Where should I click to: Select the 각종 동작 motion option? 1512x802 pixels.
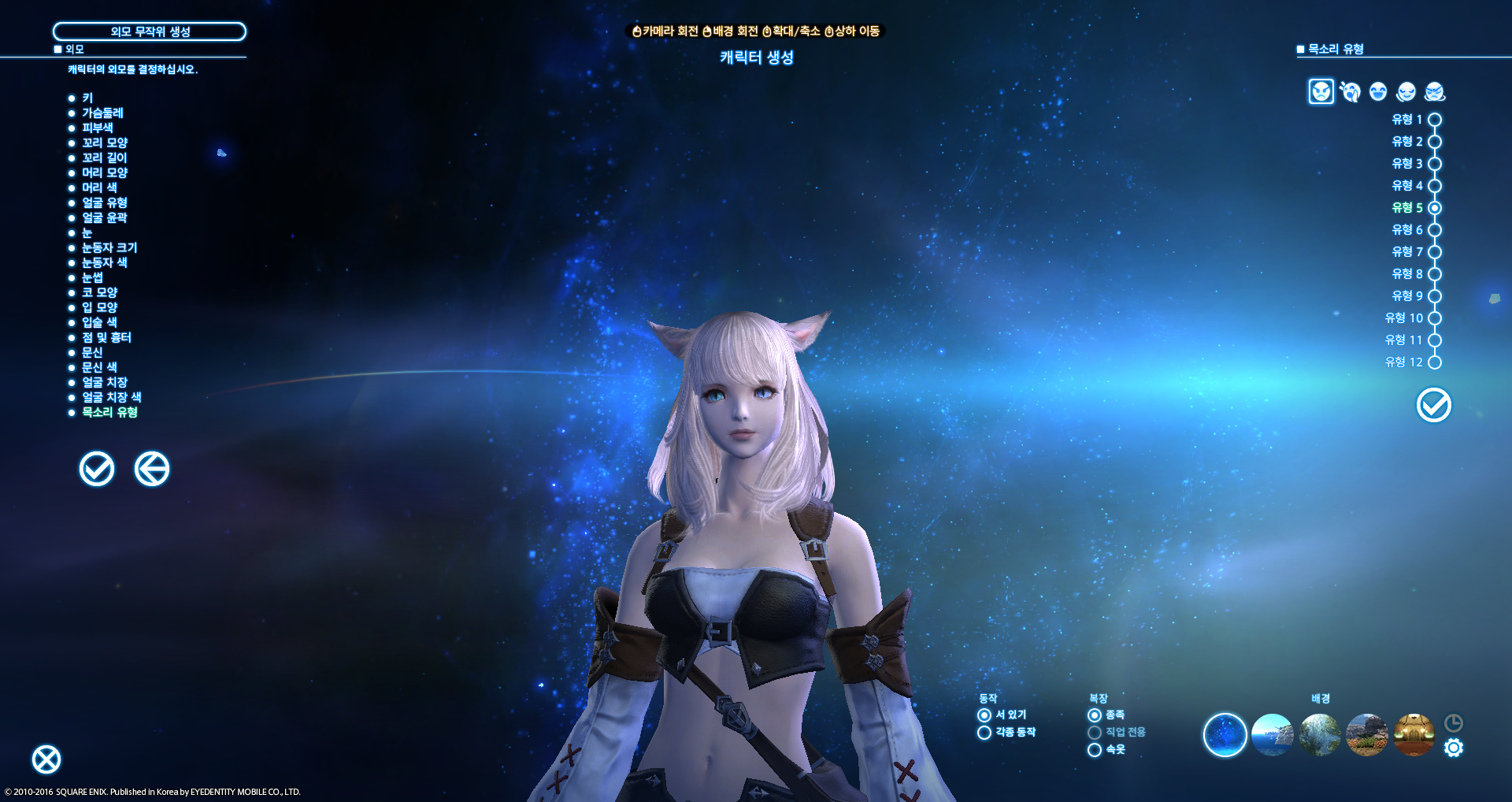(x=984, y=733)
